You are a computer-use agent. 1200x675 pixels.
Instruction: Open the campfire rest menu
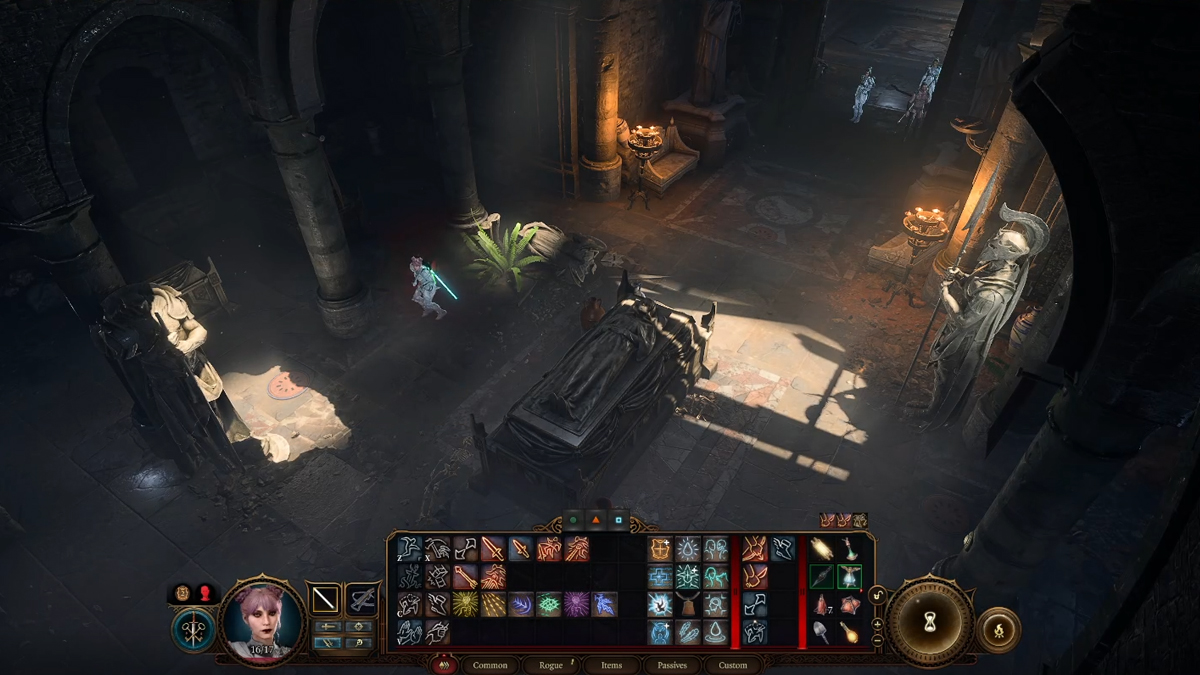click(x=999, y=629)
